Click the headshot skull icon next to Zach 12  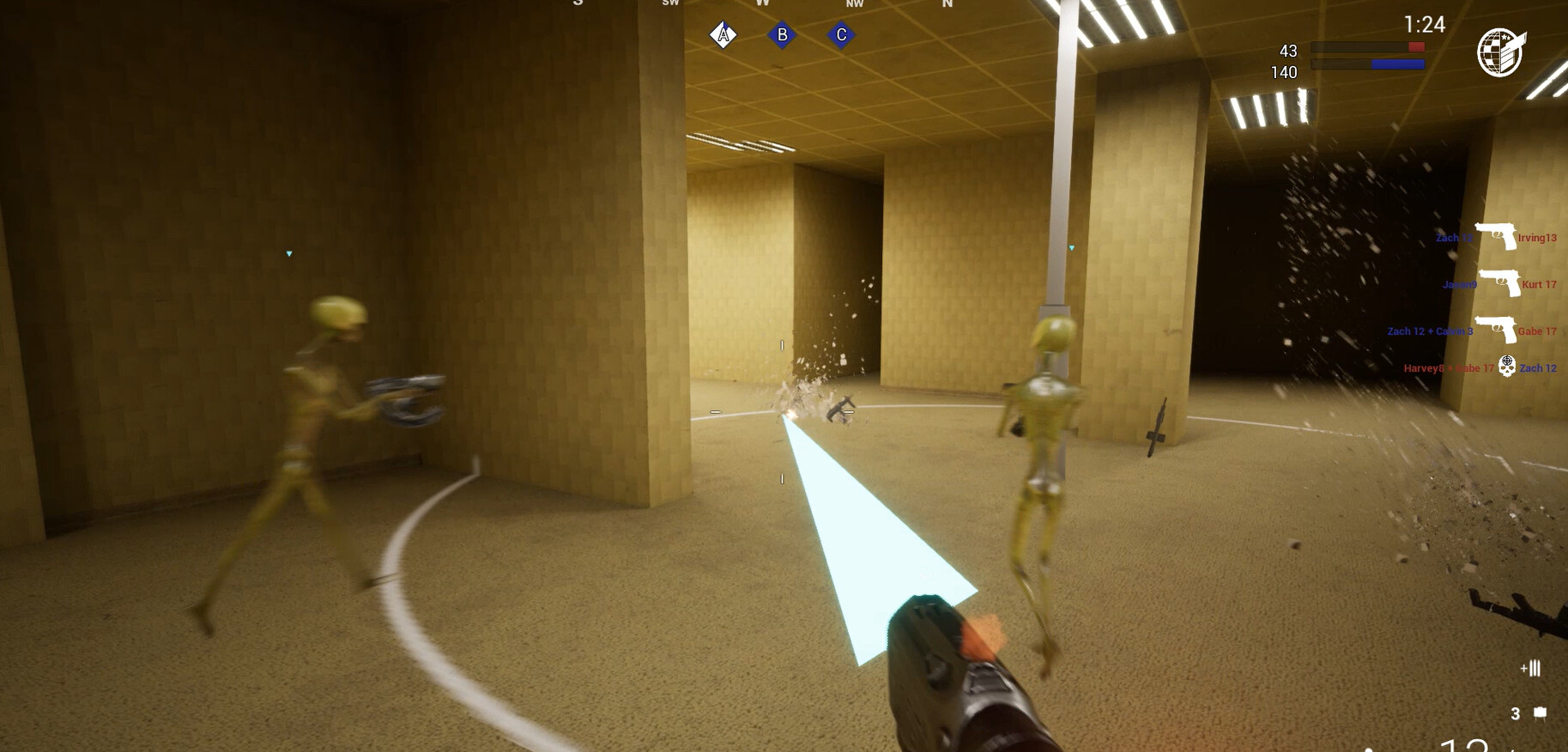1507,366
